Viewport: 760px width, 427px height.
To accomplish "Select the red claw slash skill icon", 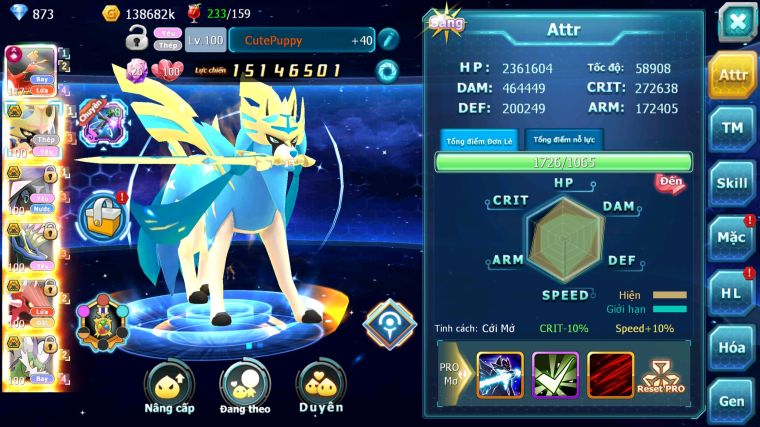I will point(610,374).
